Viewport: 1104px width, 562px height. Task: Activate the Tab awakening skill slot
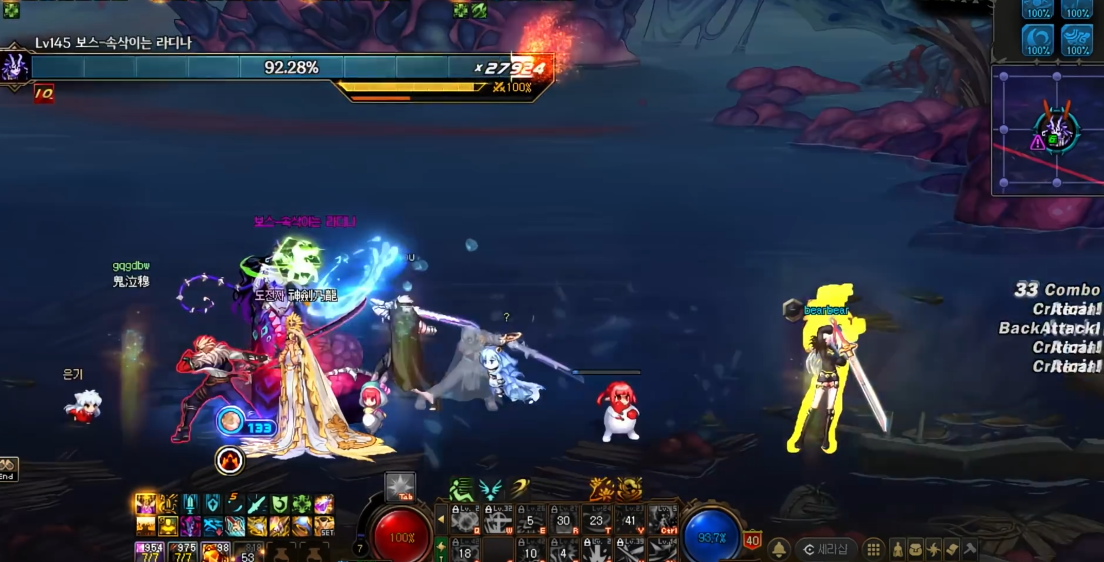coord(401,486)
